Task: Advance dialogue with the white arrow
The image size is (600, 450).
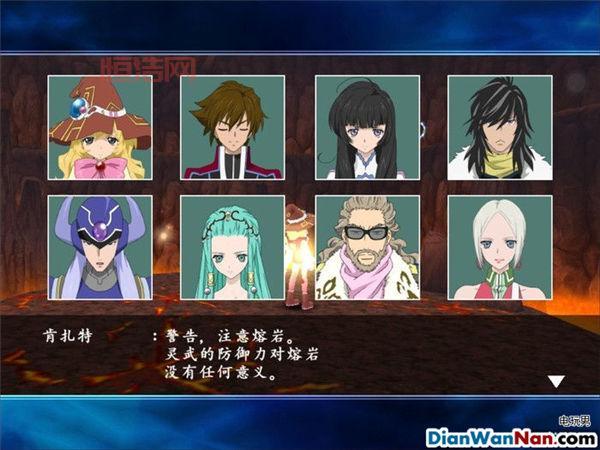Action: tap(556, 381)
